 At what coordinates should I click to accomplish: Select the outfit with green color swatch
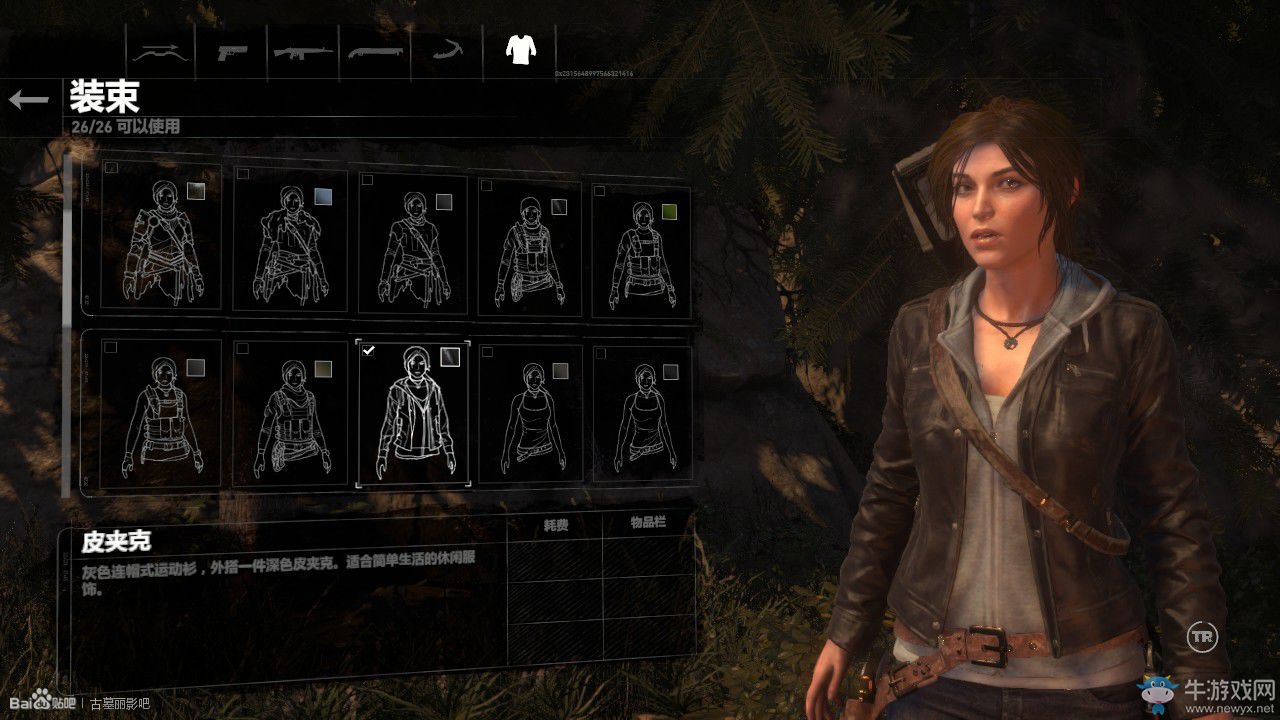[x=641, y=250]
